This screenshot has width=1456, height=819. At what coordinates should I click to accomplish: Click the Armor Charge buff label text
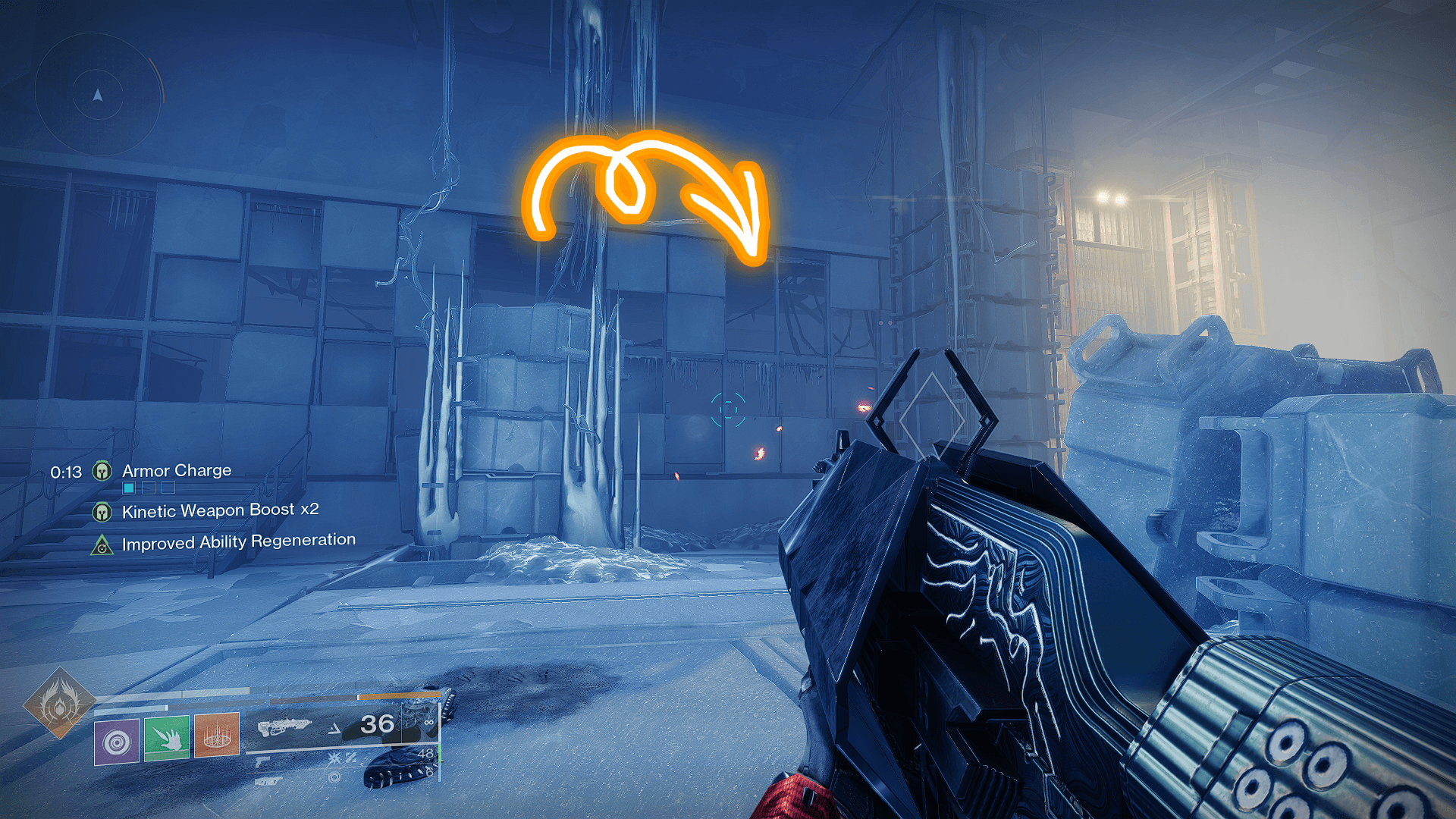[x=176, y=471]
